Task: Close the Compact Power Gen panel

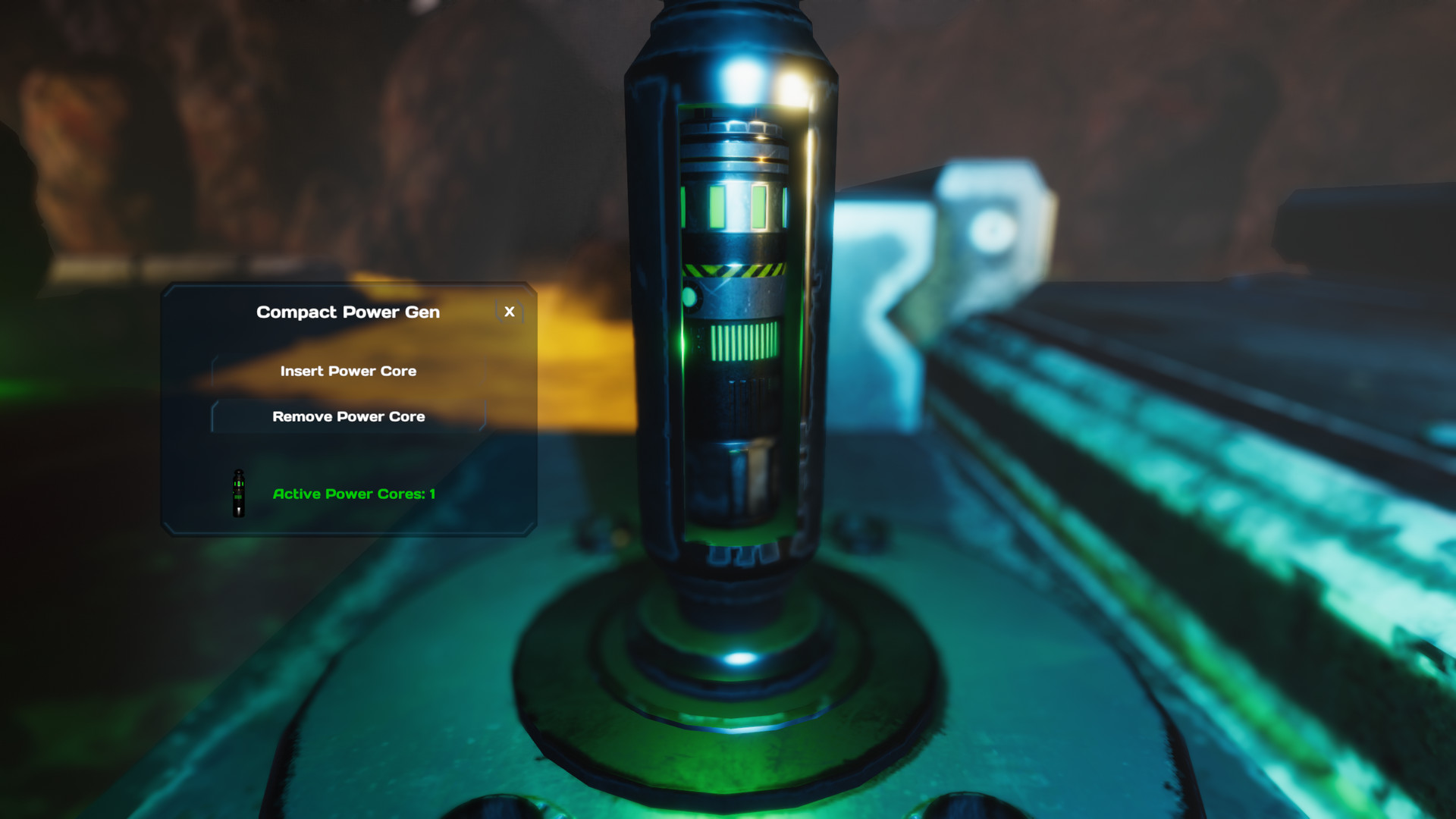Action: (509, 312)
